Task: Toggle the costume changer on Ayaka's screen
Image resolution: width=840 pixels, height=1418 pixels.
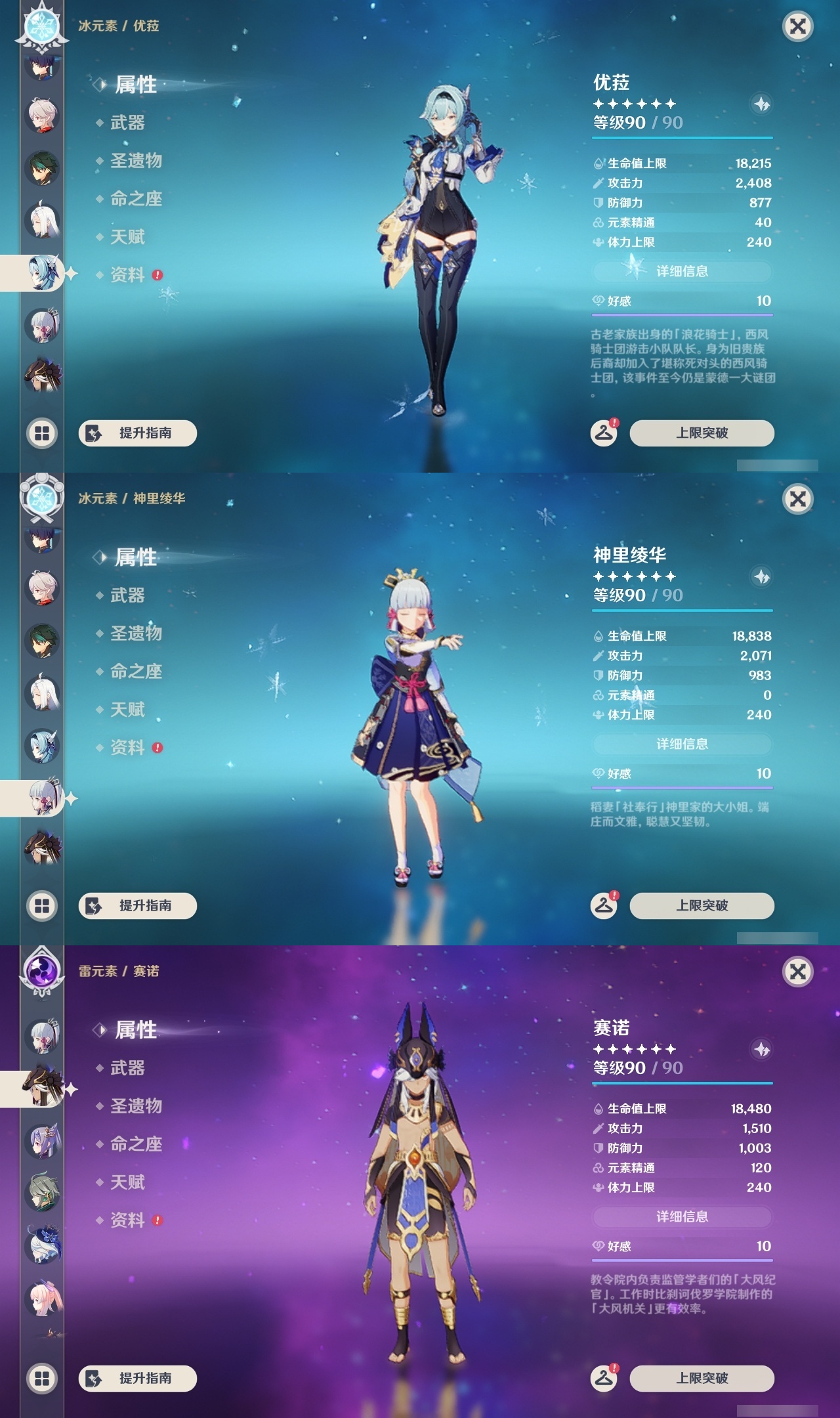Action: coord(602,905)
